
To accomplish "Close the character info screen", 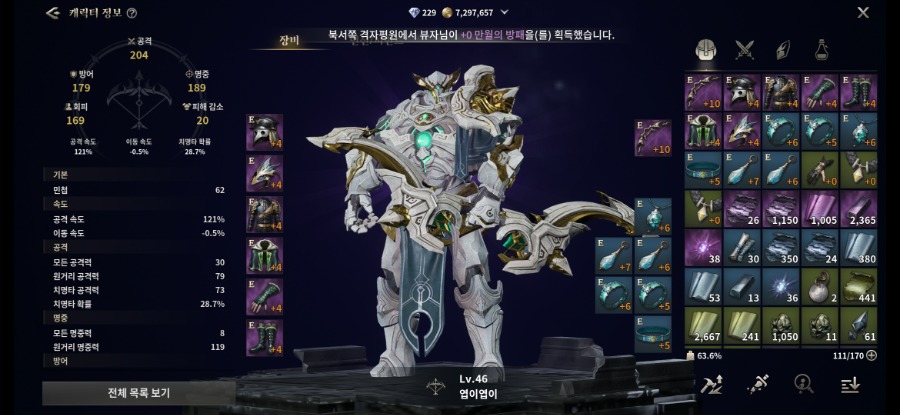I will [x=863, y=13].
